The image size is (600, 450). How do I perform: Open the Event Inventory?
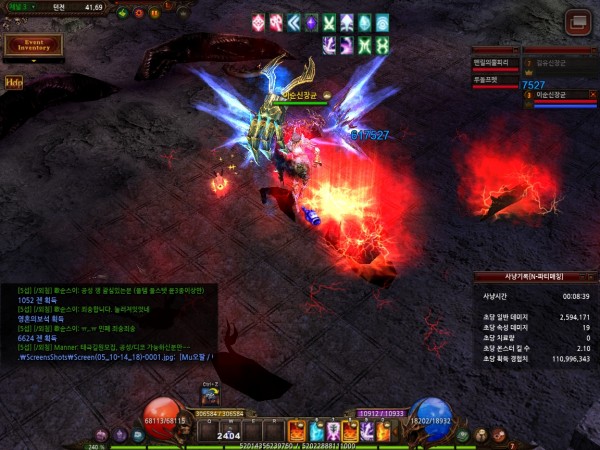(x=33, y=45)
